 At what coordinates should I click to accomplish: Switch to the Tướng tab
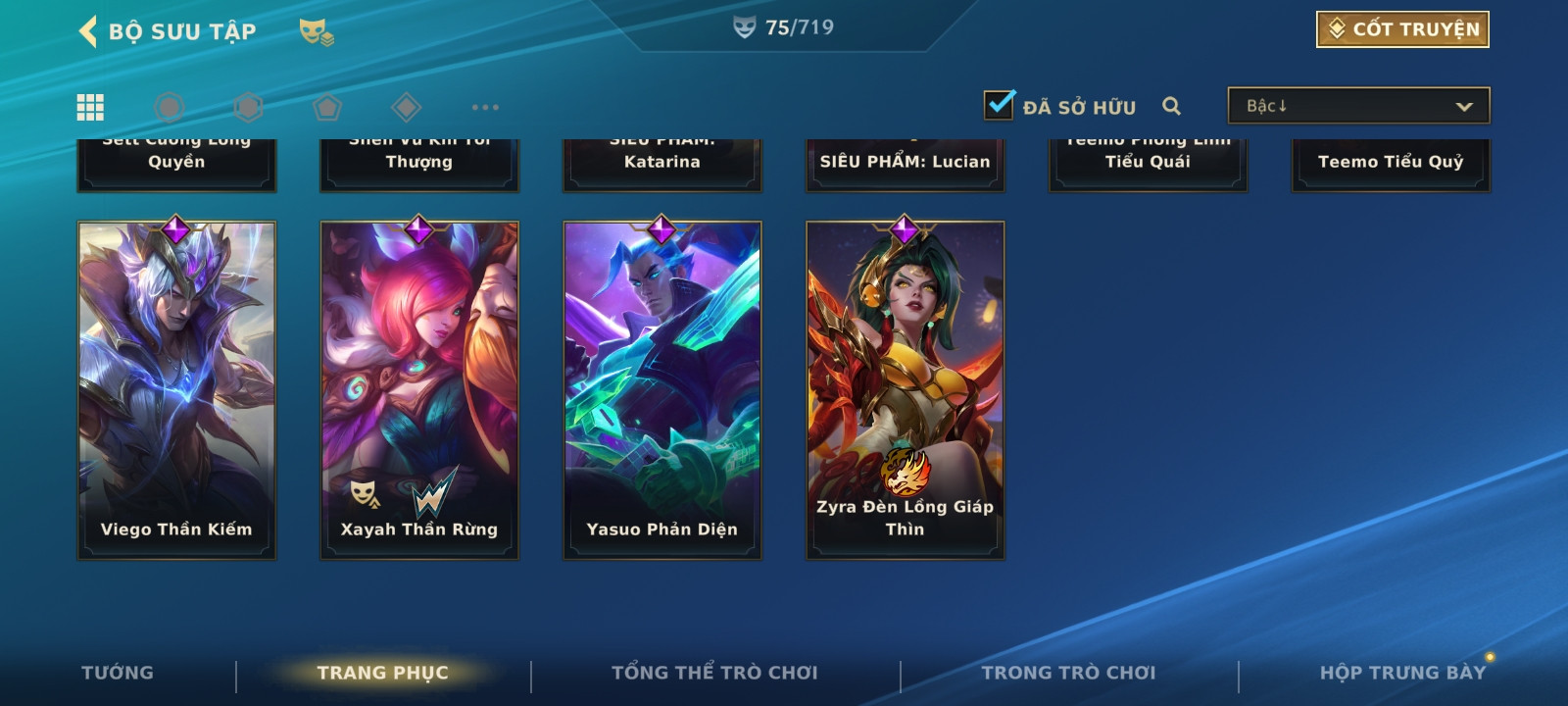(118, 673)
